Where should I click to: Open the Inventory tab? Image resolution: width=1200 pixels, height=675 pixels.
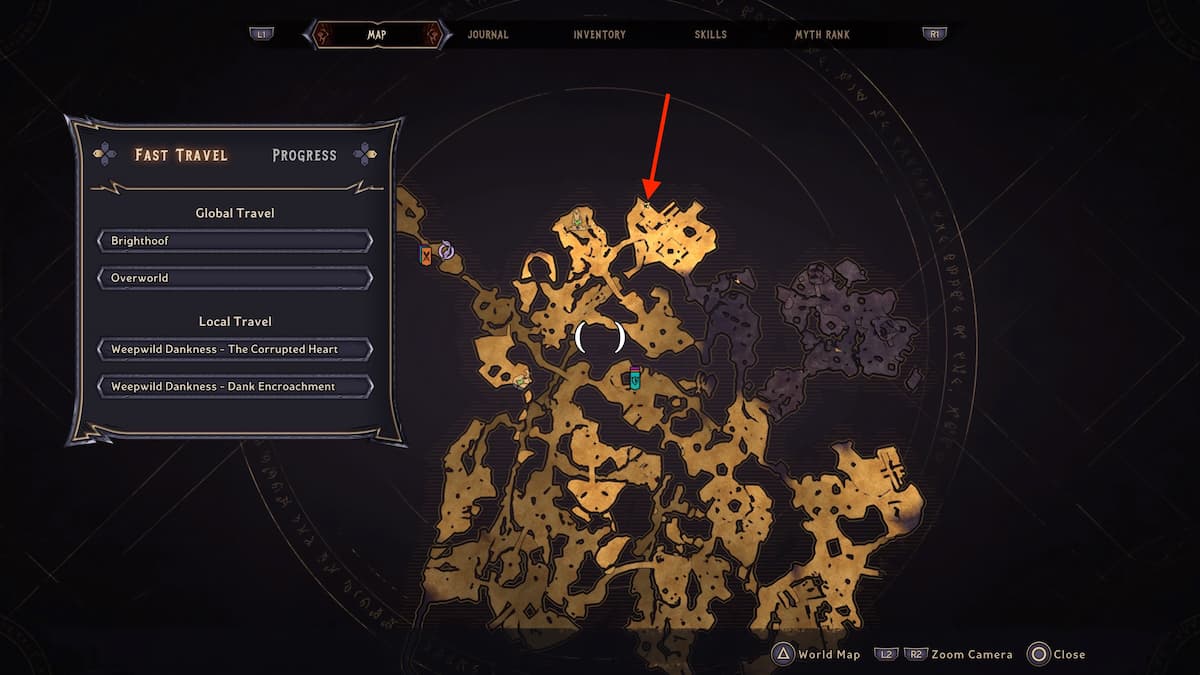[x=599, y=35]
